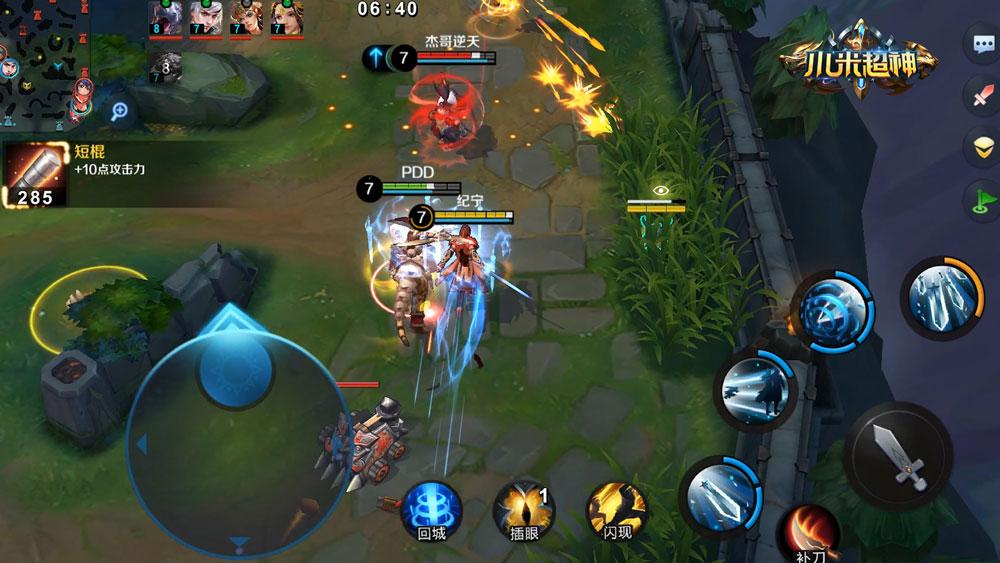Activate the ice spikes ultimate skill
The height and width of the screenshot is (563, 1000).
(x=942, y=297)
